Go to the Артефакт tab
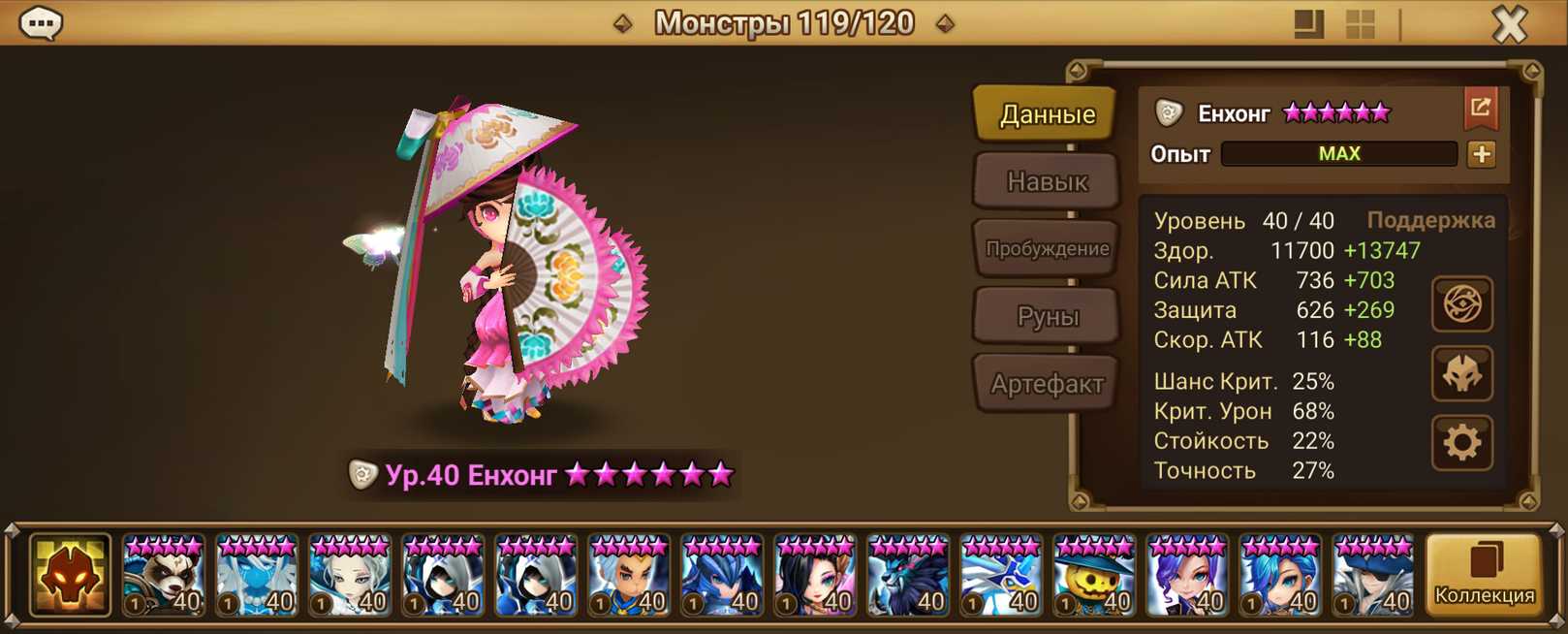1568x634 pixels. coord(1047,384)
